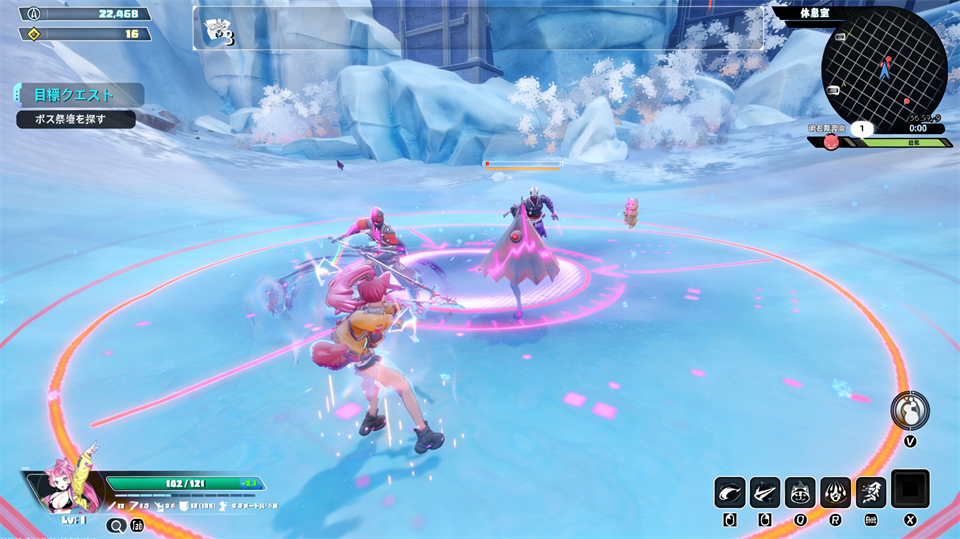This screenshot has height=539, width=960.
Task: Activate the claw burst ultimate skill
Action: [835, 492]
